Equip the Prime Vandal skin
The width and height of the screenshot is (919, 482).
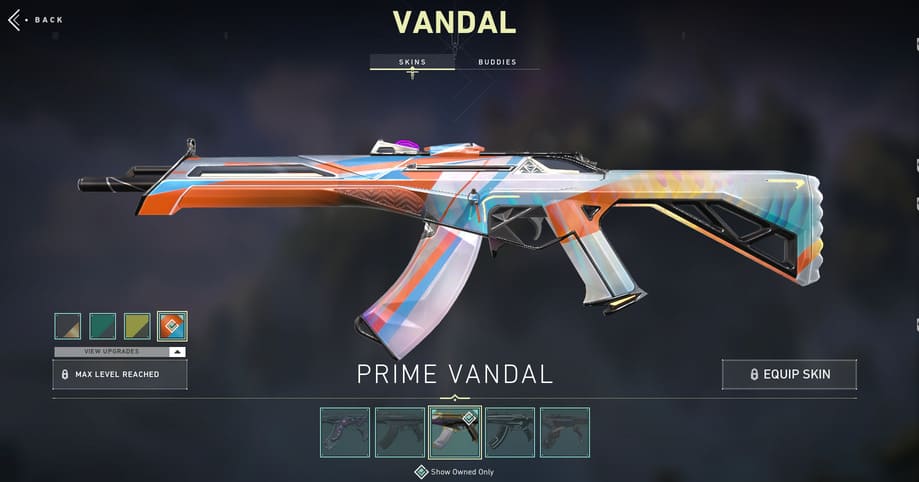click(789, 375)
